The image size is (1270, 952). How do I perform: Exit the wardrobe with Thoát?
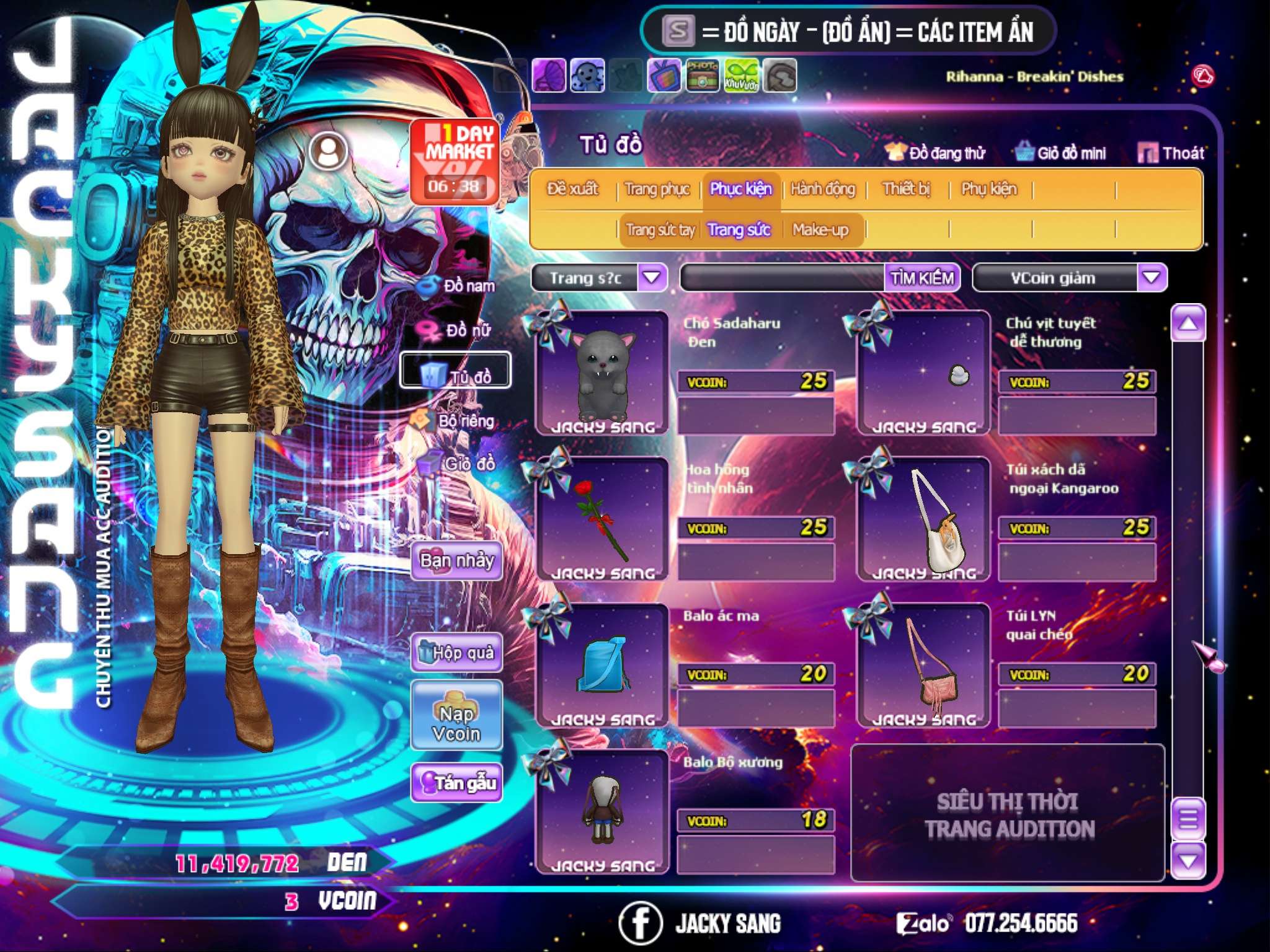pyautogui.click(x=1171, y=153)
